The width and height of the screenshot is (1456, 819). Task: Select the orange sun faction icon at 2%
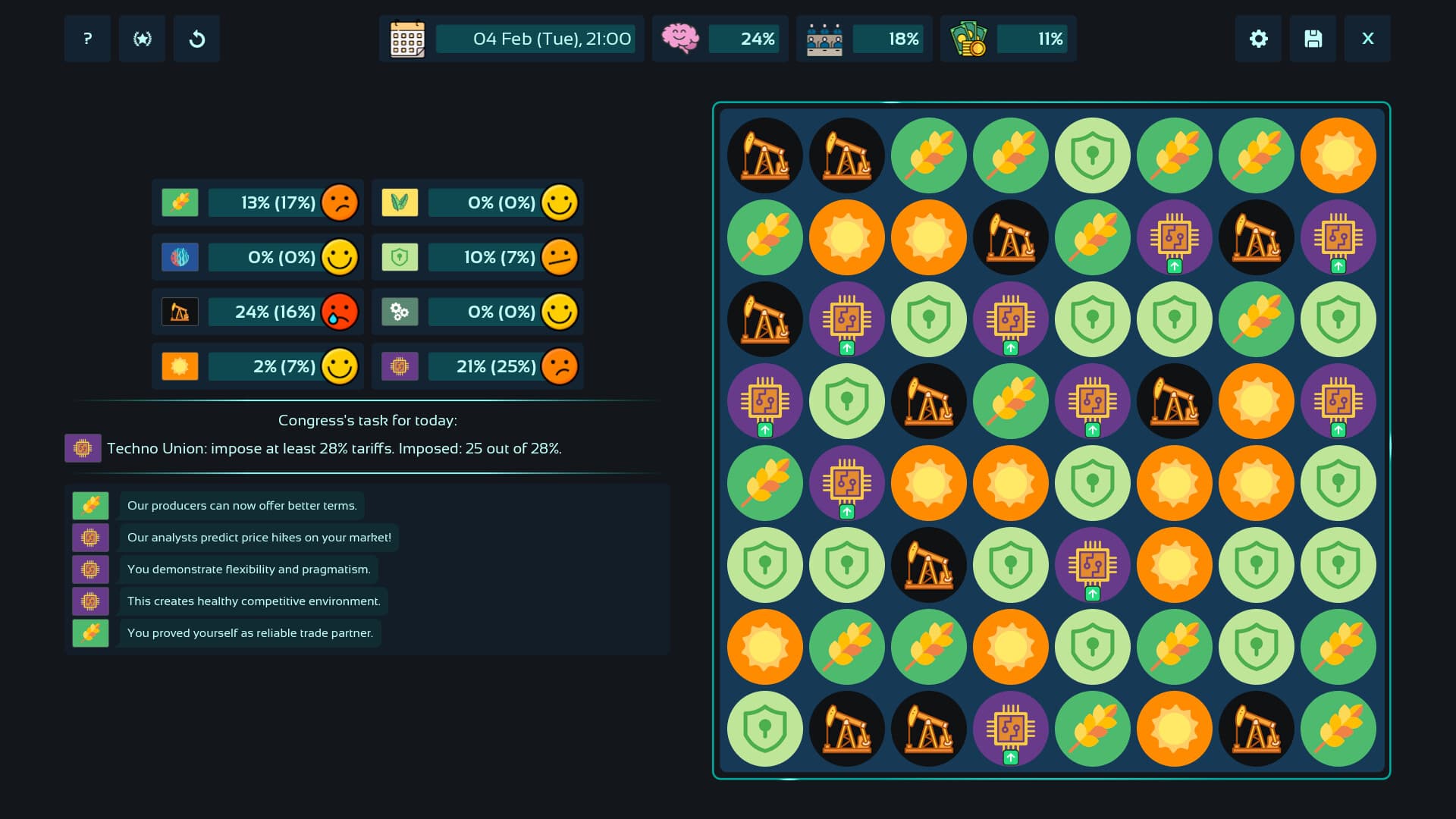point(179,366)
